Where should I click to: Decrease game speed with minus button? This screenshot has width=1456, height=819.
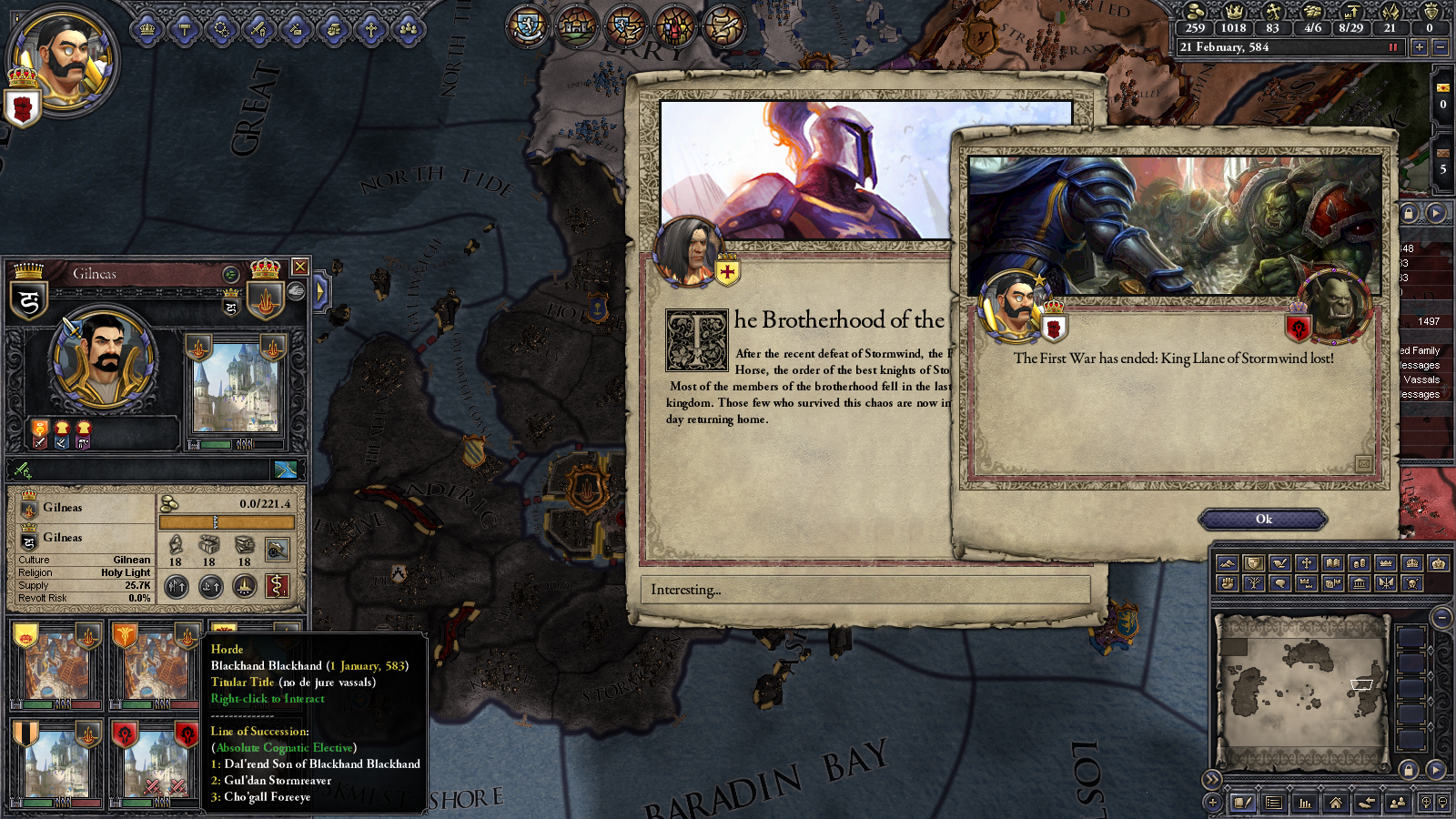1440,47
